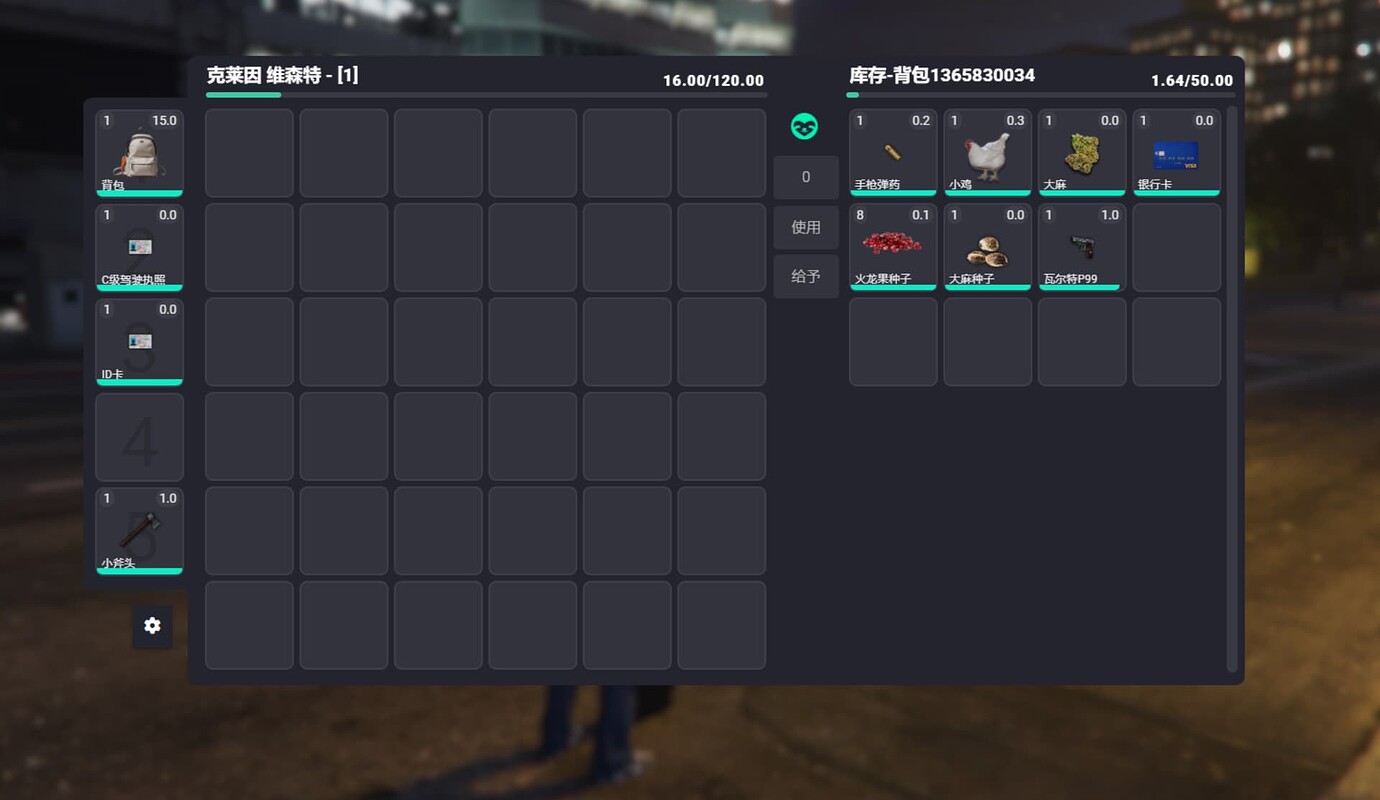Select the 背包 backpack item slot
The width and height of the screenshot is (1380, 800).
(139, 152)
